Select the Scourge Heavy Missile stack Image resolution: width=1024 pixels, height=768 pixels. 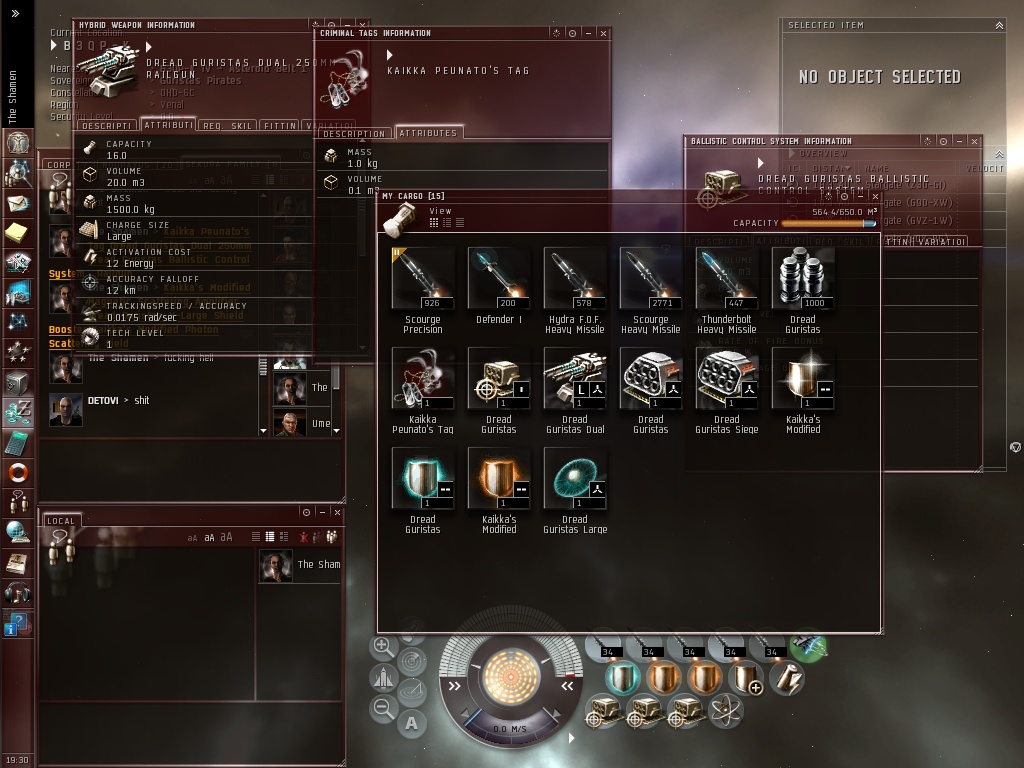click(650, 279)
